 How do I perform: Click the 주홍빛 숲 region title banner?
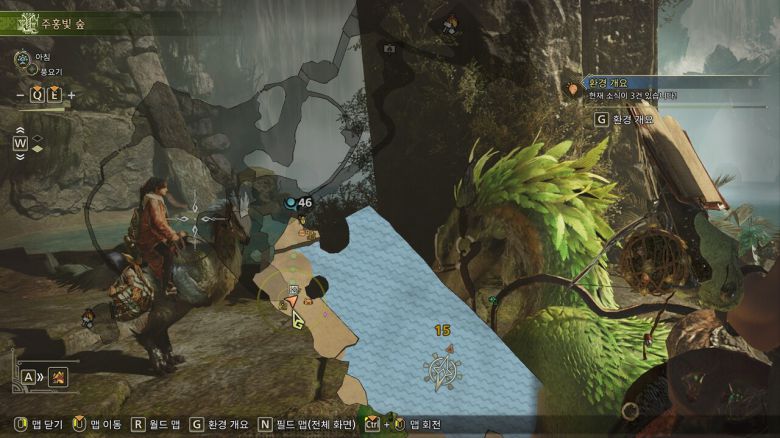tap(60, 21)
